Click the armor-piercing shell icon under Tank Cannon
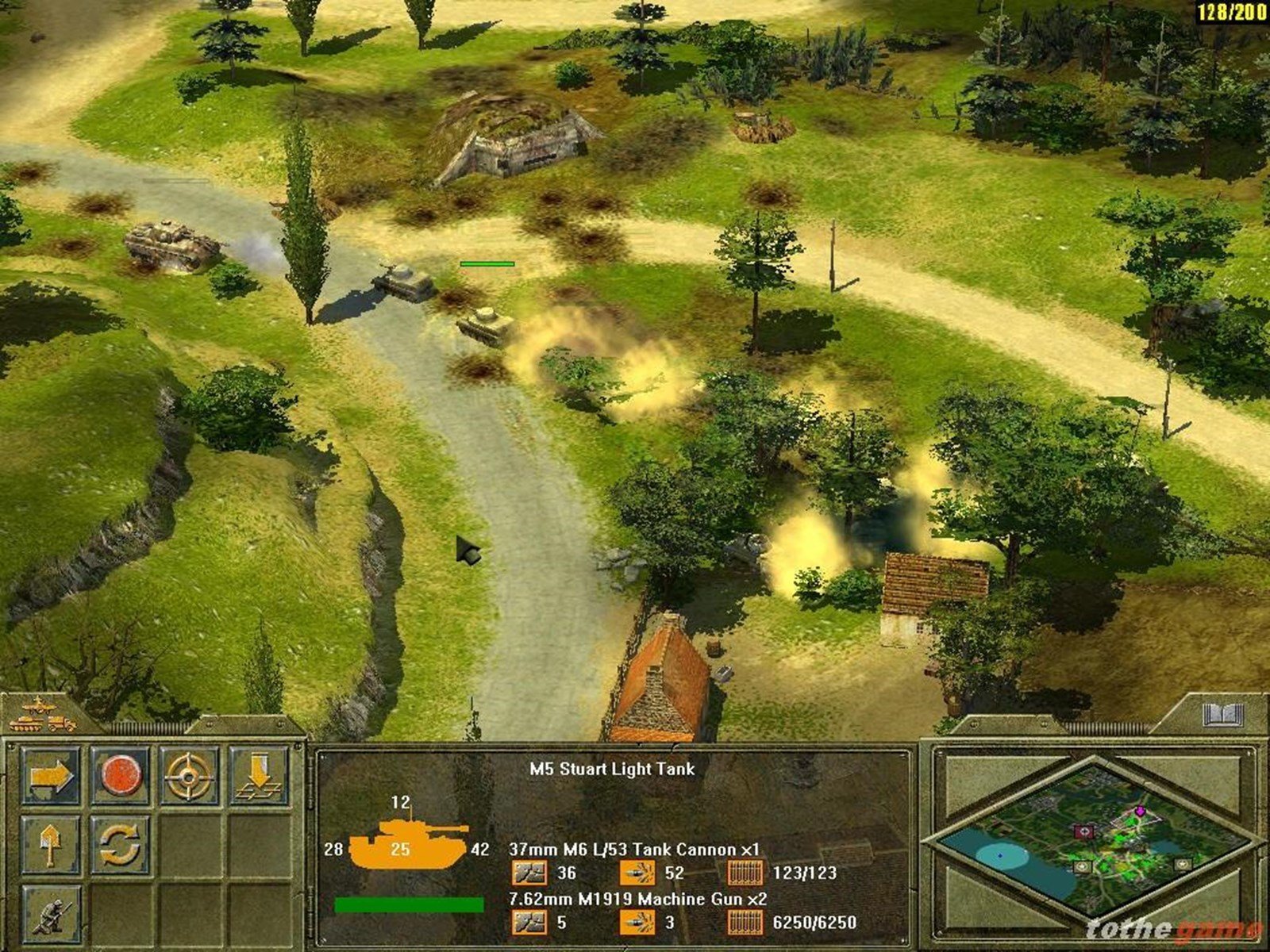The height and width of the screenshot is (952, 1270). point(530,872)
